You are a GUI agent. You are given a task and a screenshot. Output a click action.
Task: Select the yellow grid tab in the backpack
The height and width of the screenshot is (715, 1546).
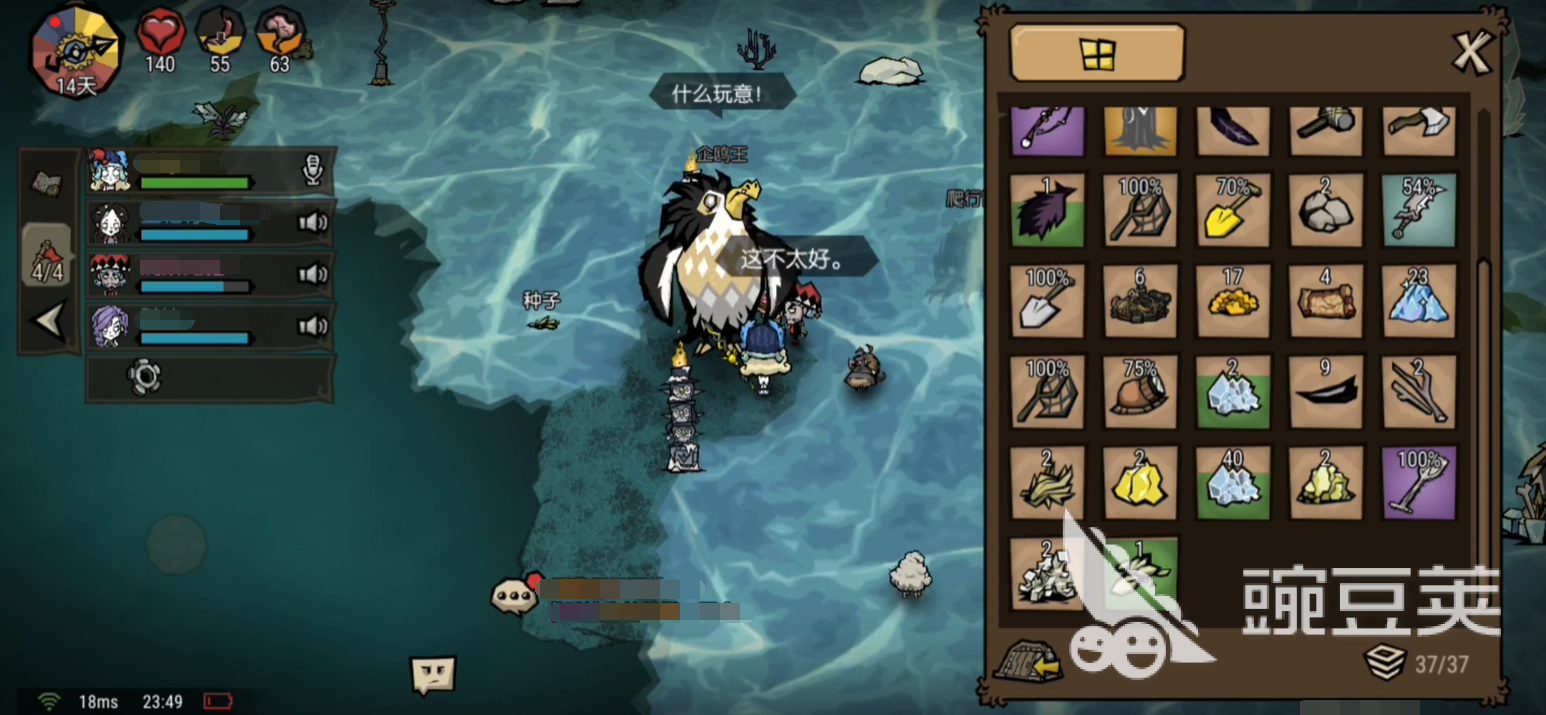coord(1097,53)
